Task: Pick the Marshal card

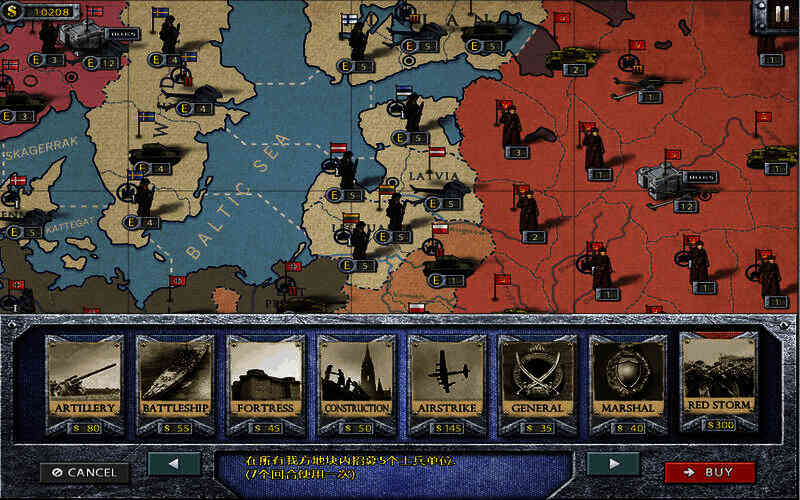Action: click(627, 381)
